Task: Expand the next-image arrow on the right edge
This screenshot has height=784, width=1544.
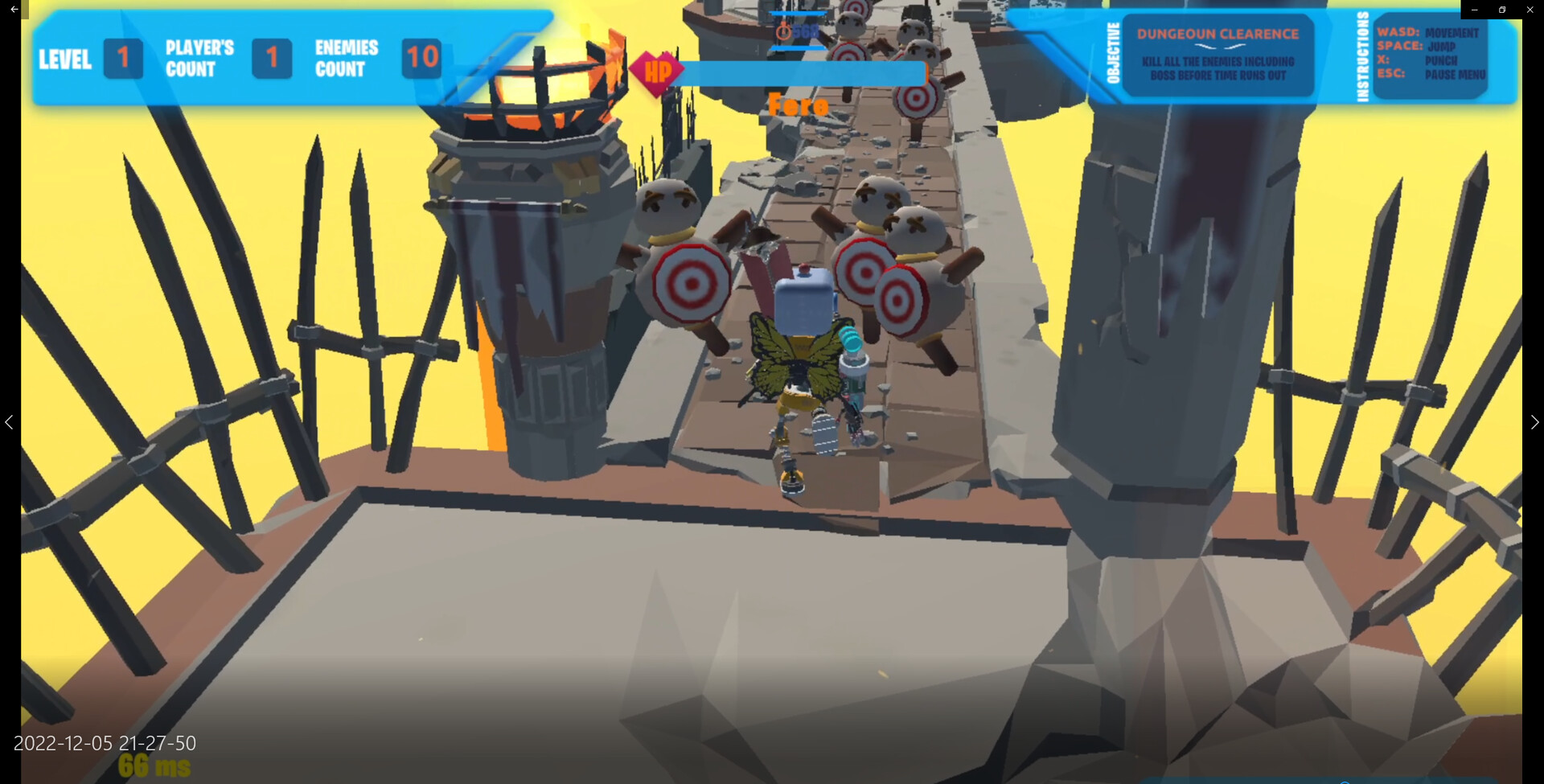Action: tap(1534, 422)
